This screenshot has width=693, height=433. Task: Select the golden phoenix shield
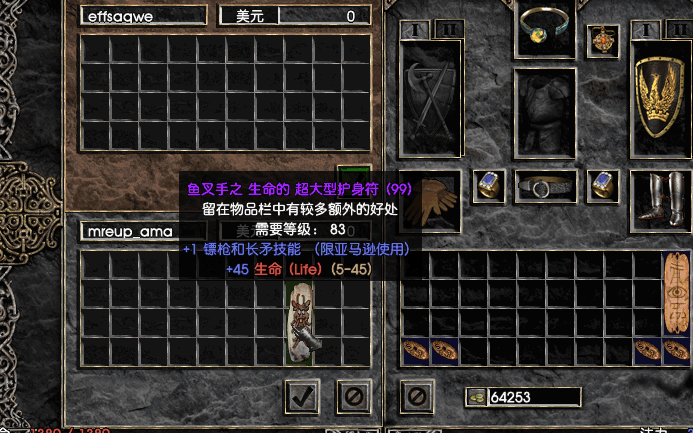click(x=661, y=100)
